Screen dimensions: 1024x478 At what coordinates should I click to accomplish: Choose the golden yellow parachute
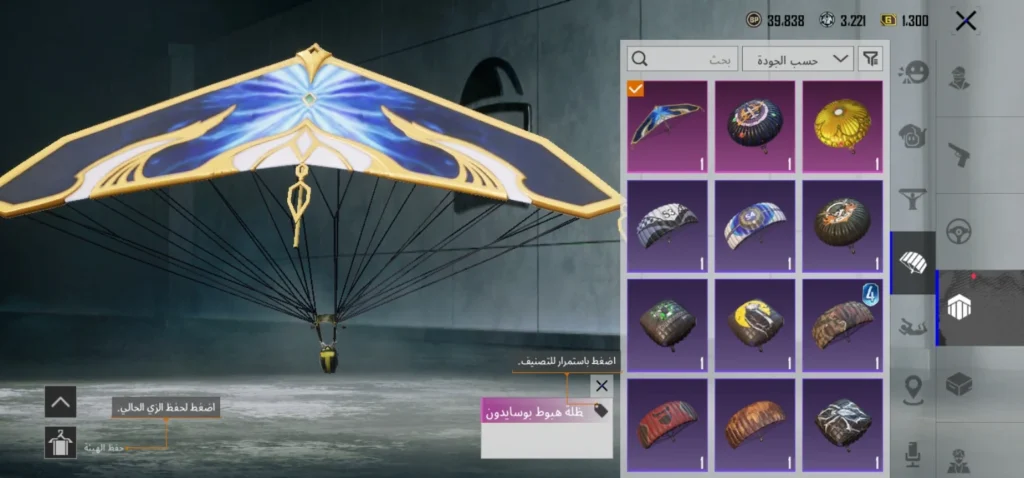pyautogui.click(x=843, y=126)
